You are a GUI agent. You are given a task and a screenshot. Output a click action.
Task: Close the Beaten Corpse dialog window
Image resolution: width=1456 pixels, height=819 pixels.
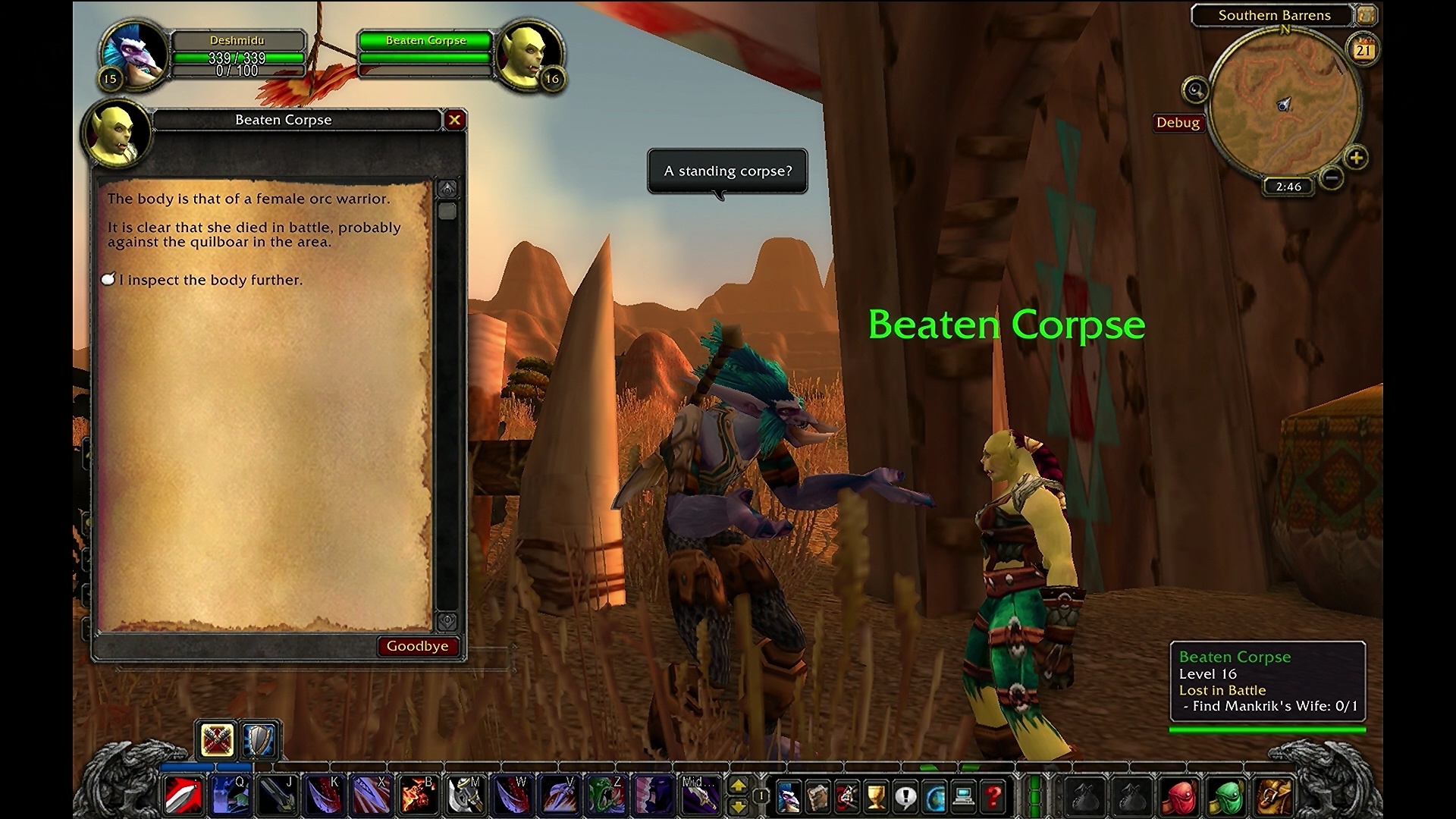point(455,120)
